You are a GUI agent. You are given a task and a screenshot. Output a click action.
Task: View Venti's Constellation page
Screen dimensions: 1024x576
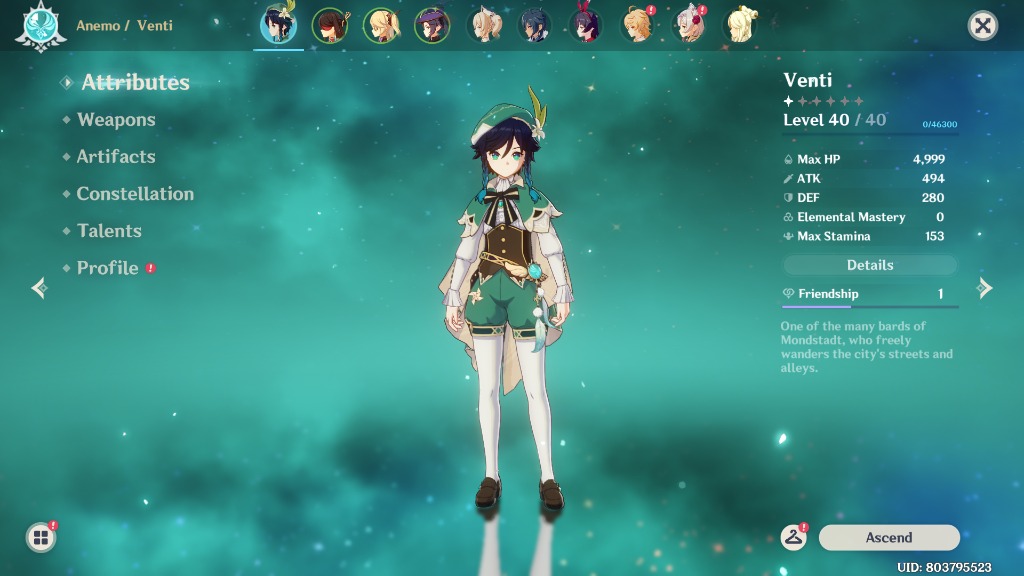(x=135, y=194)
